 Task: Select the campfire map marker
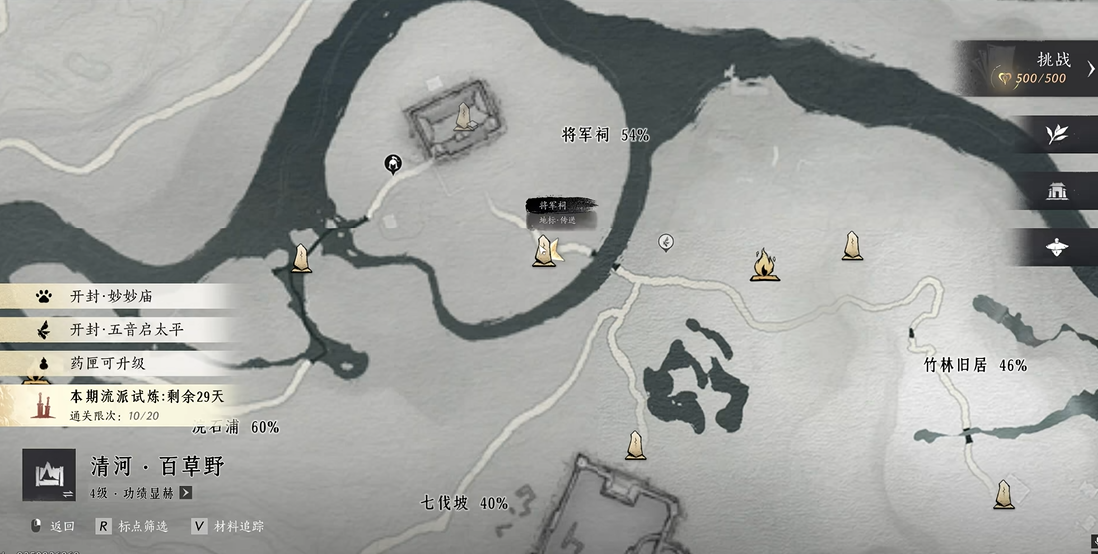point(765,265)
